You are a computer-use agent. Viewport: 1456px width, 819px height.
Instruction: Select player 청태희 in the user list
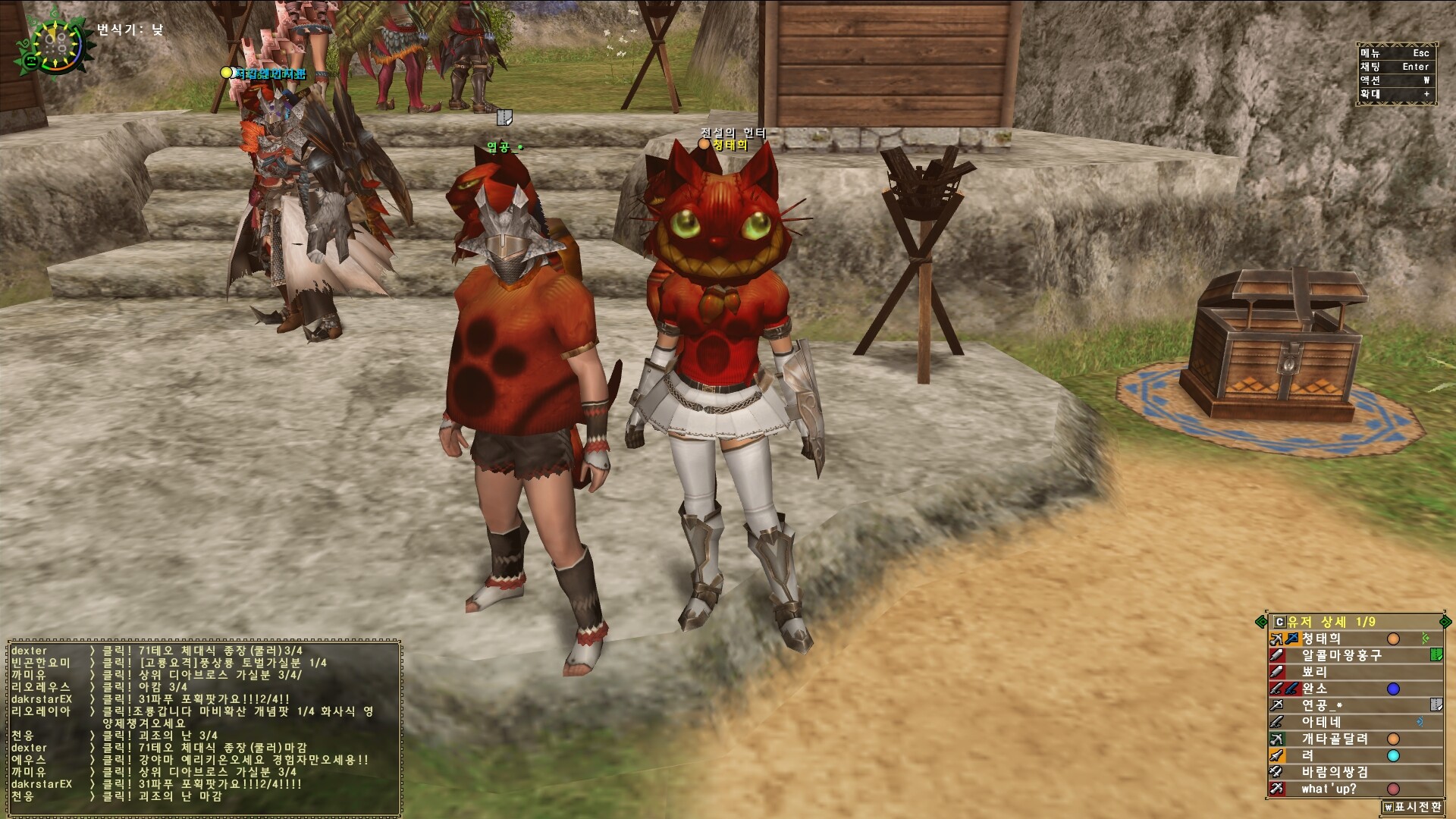coord(1322,639)
